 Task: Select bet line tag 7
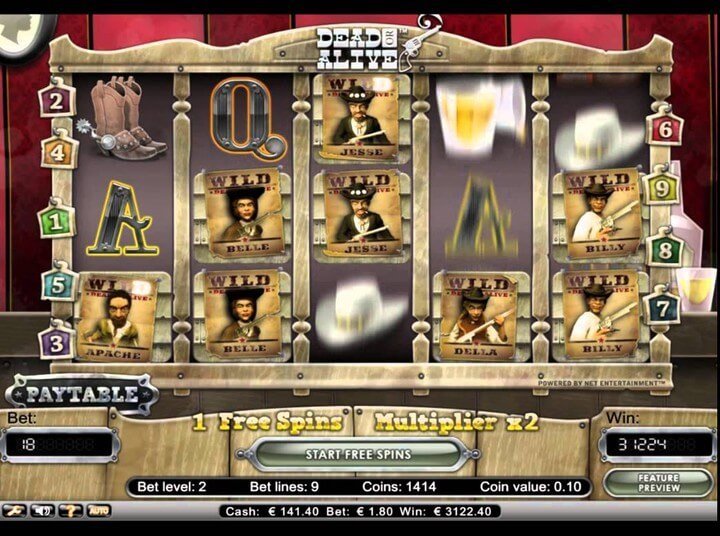pyautogui.click(x=662, y=307)
